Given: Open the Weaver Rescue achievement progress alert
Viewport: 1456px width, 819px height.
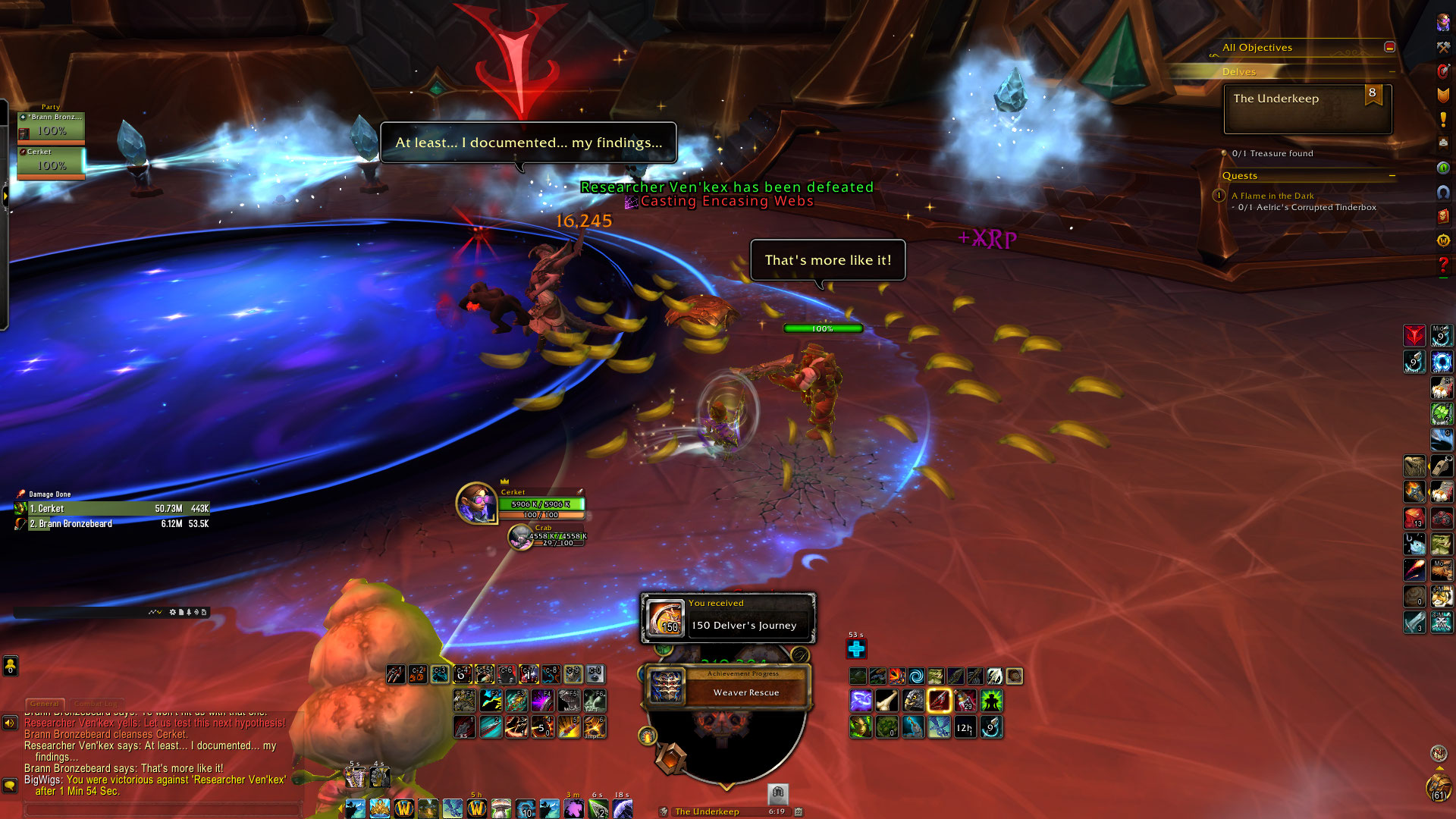Looking at the screenshot, I should tap(728, 686).
